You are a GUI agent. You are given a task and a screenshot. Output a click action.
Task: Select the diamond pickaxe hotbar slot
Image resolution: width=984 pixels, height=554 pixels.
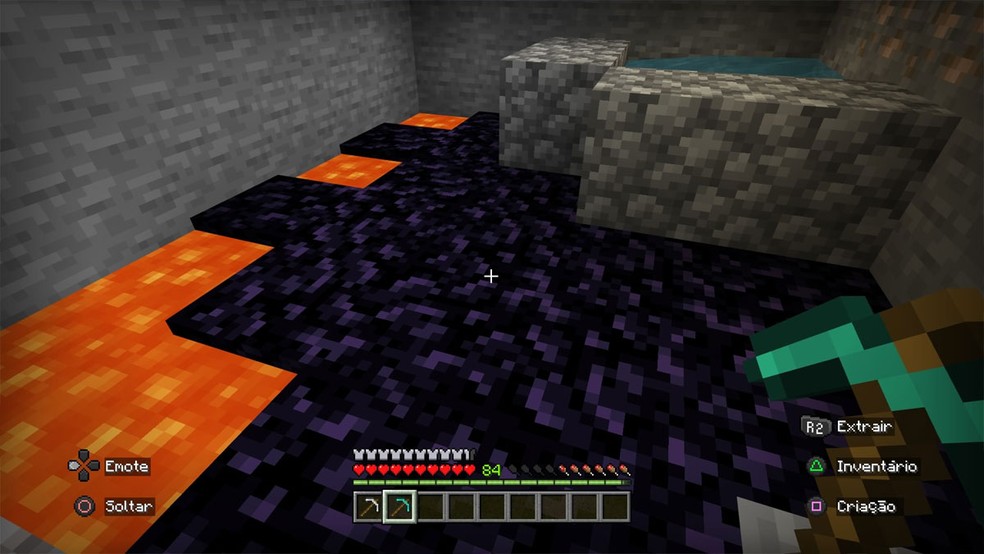(400, 507)
